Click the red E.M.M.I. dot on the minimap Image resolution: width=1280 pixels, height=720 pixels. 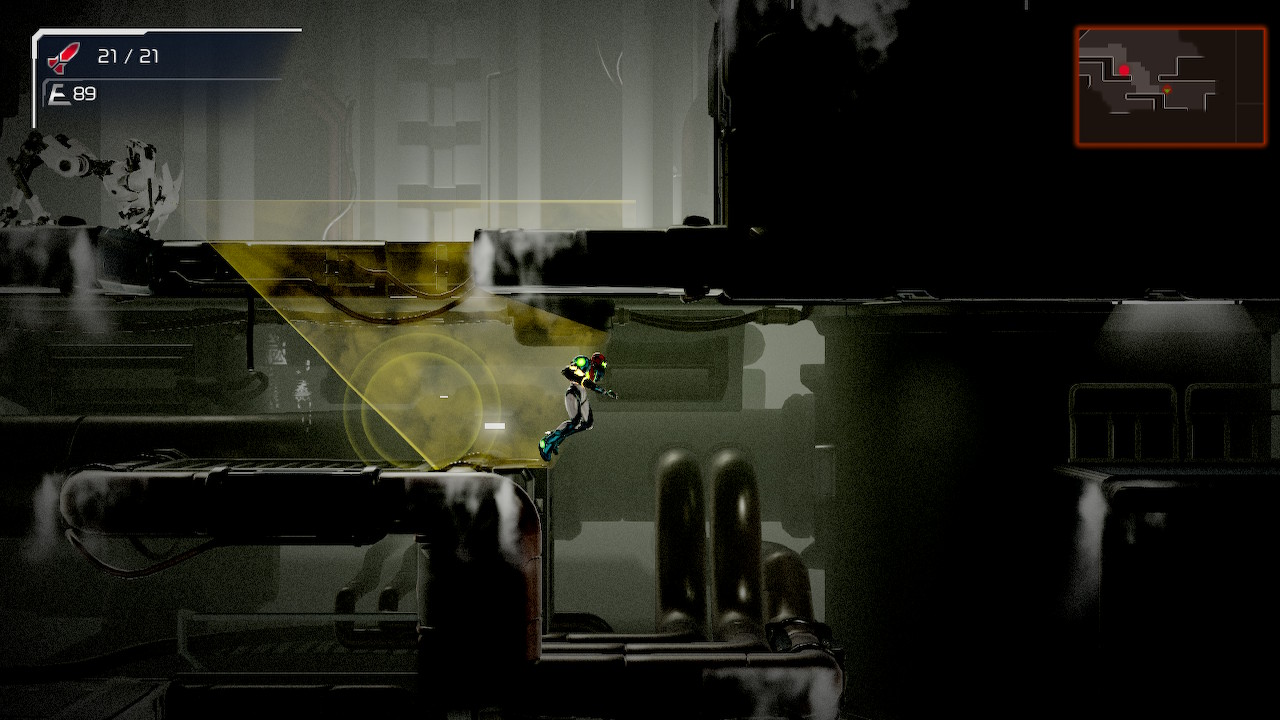[x=1123, y=69]
